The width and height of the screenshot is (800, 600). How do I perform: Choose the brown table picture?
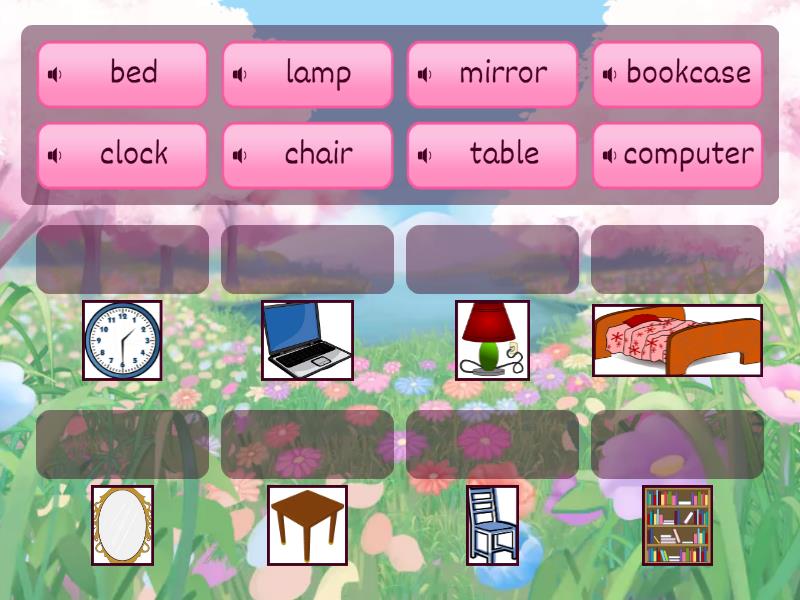click(307, 525)
